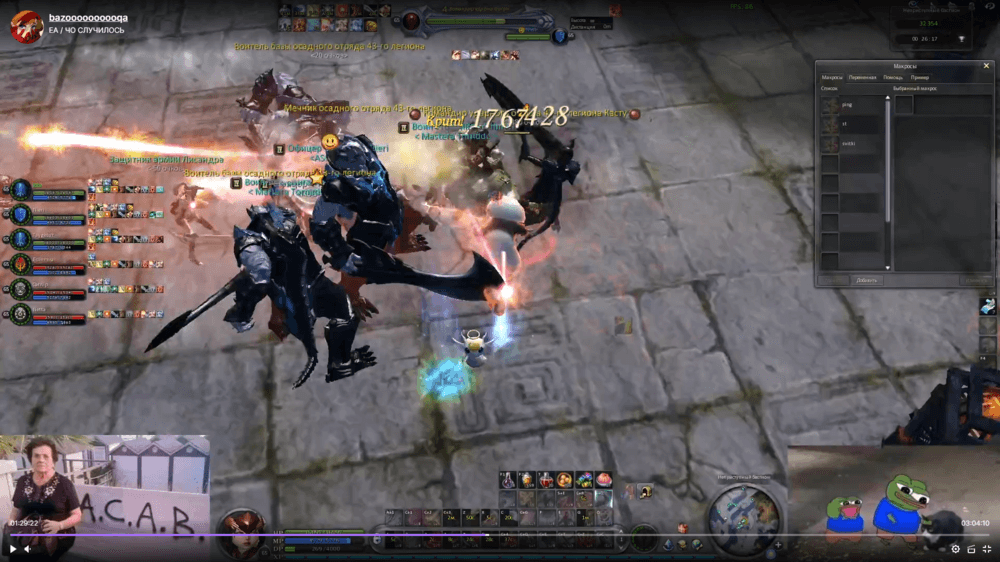Use the pink cake consumable slot
Screen dimensions: 1000x562
tap(604, 480)
